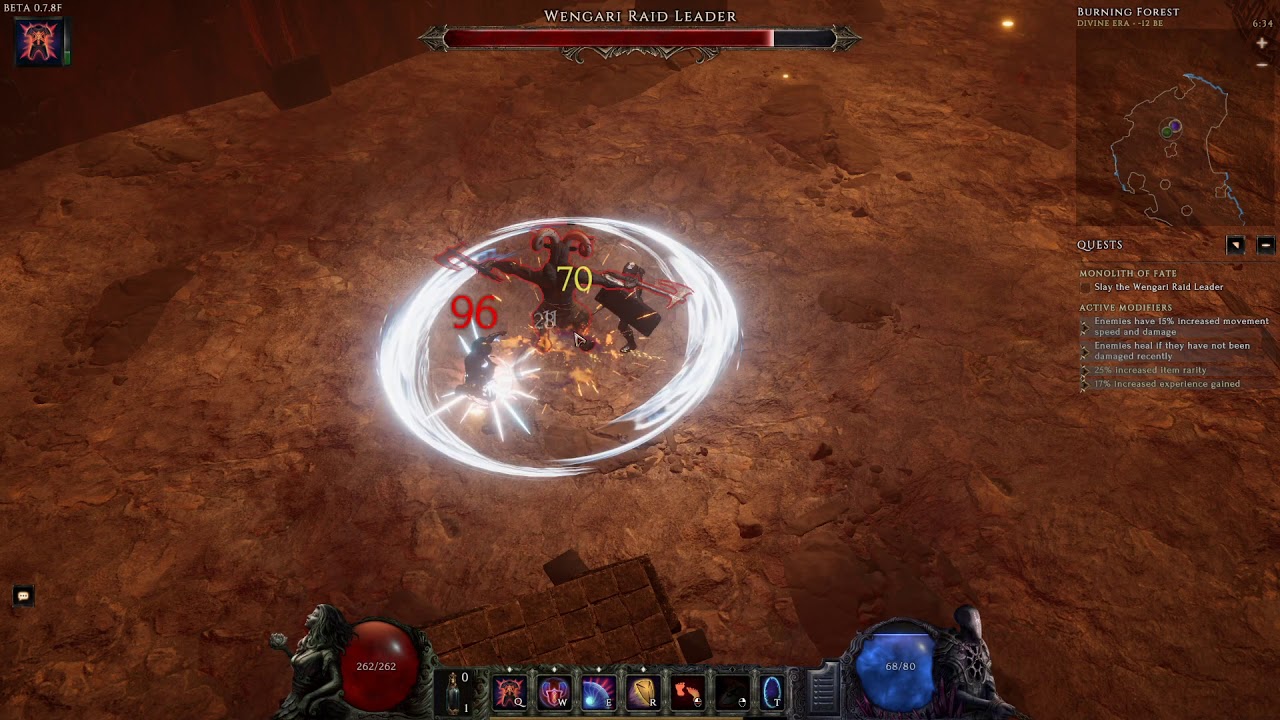Zoom out the minimap with minus button
This screenshot has width=1280, height=720.
[1262, 65]
